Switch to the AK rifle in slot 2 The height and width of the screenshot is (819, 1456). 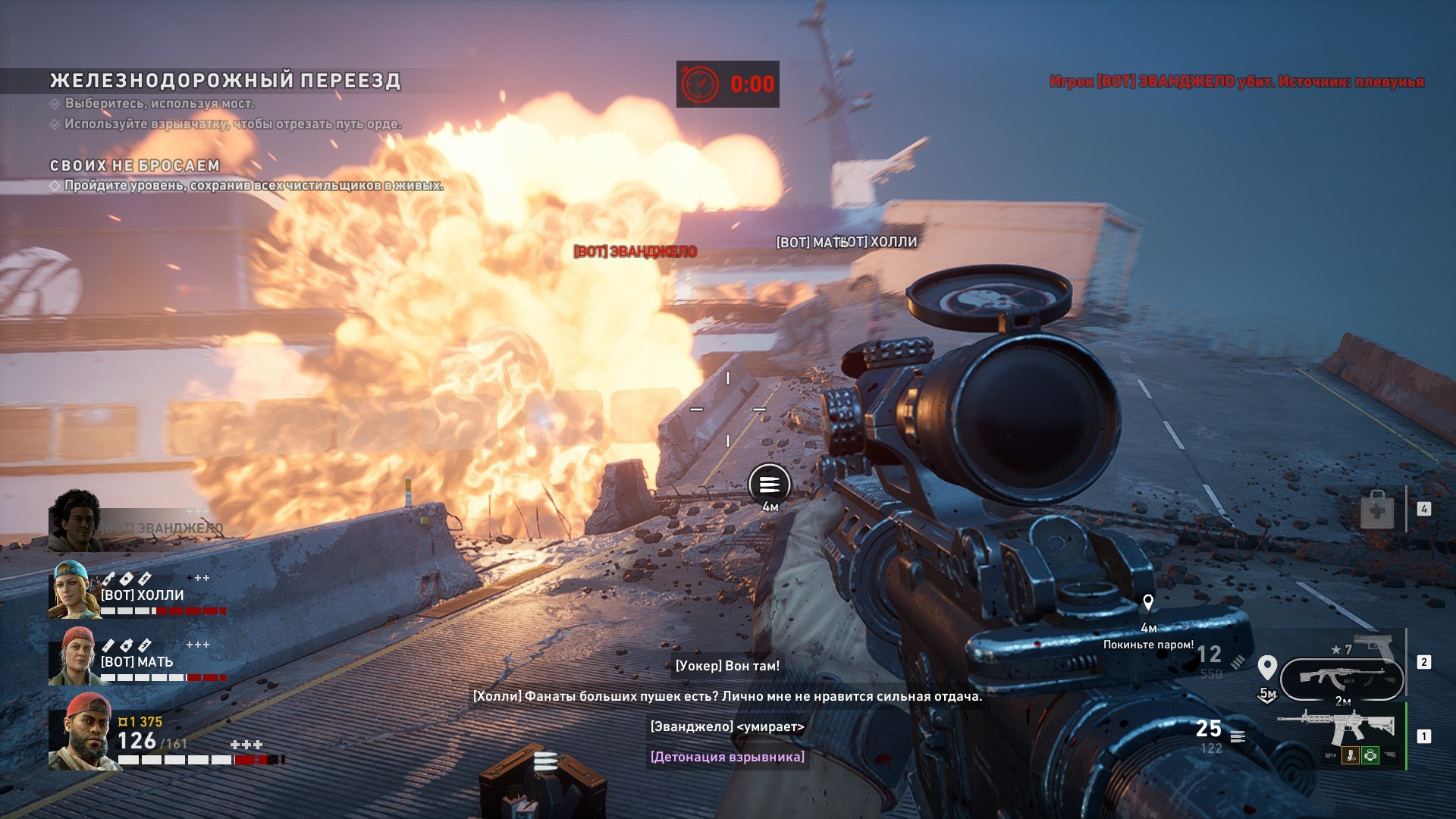(1341, 678)
